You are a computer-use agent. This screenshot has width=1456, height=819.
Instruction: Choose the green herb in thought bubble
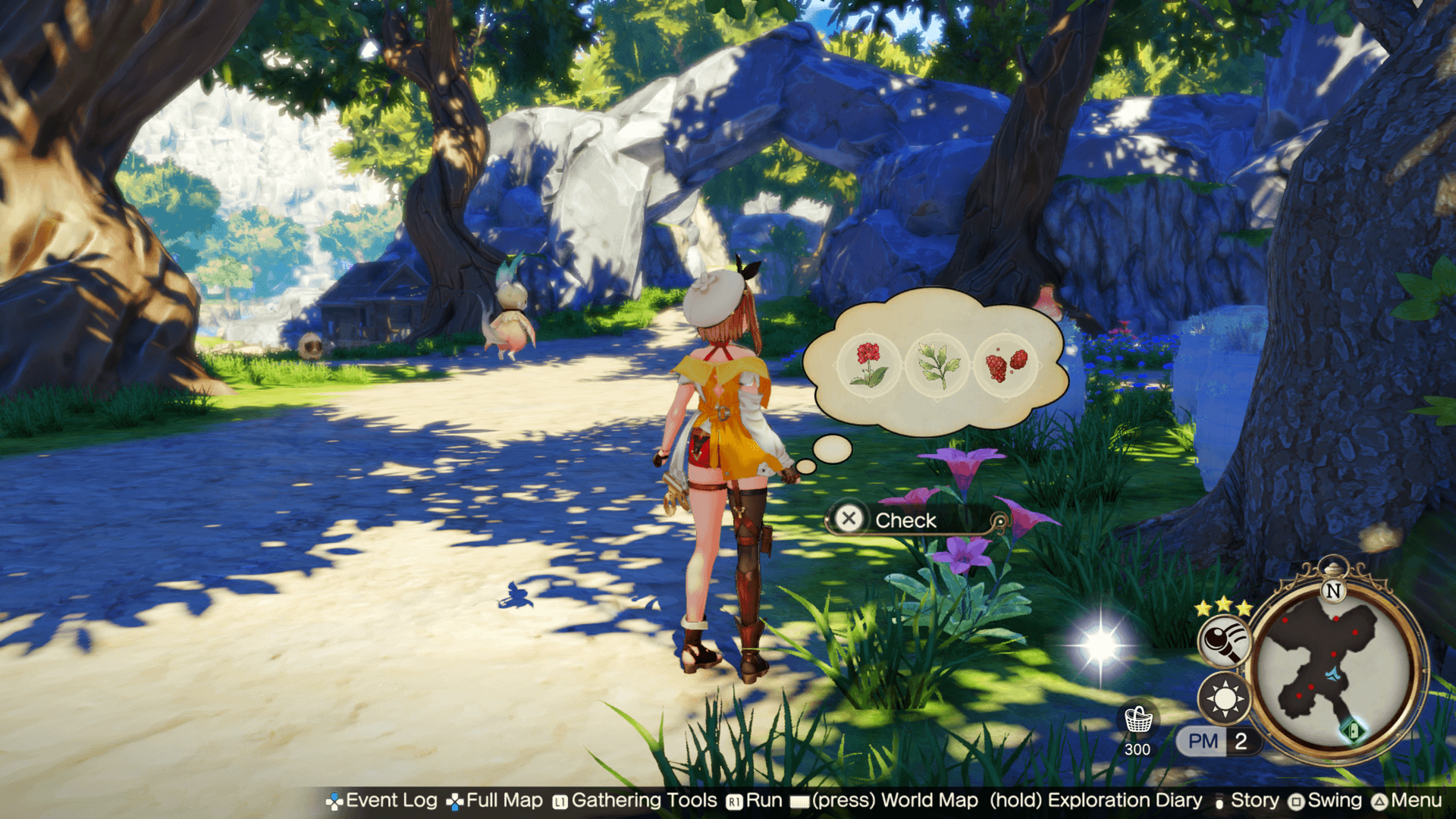[x=937, y=365]
